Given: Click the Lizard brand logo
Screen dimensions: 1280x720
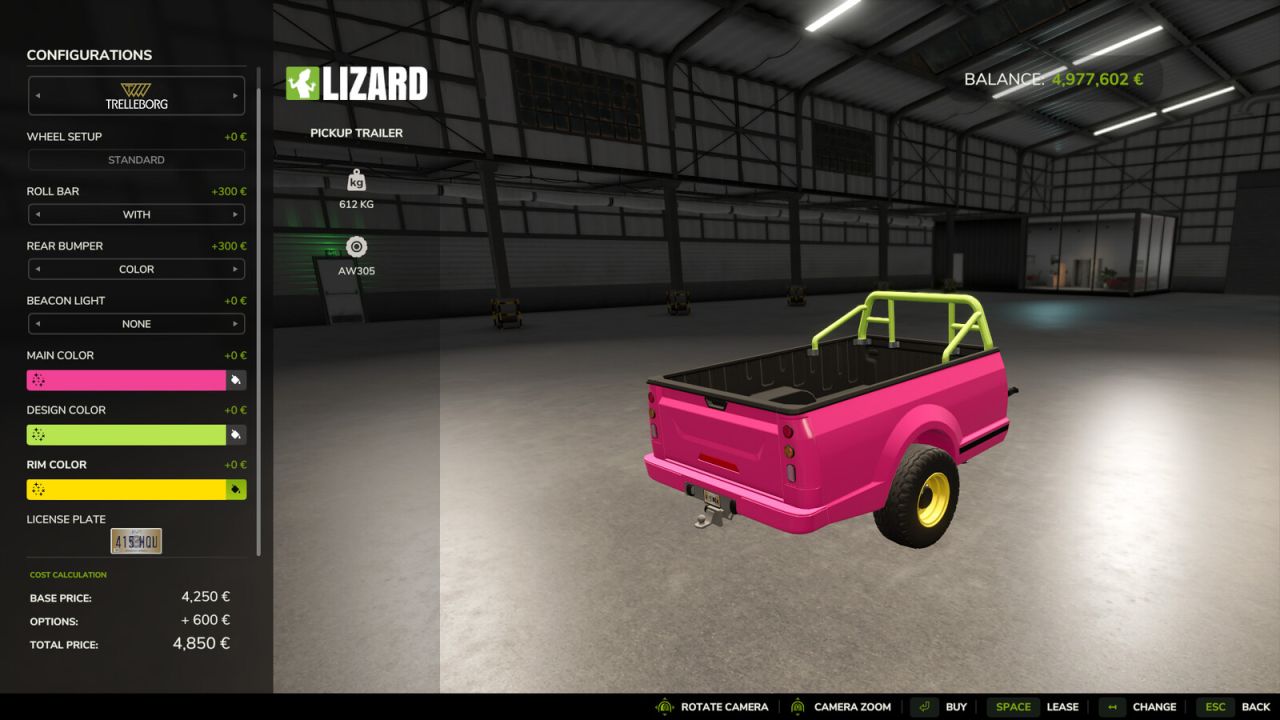Looking at the screenshot, I should pyautogui.click(x=356, y=83).
